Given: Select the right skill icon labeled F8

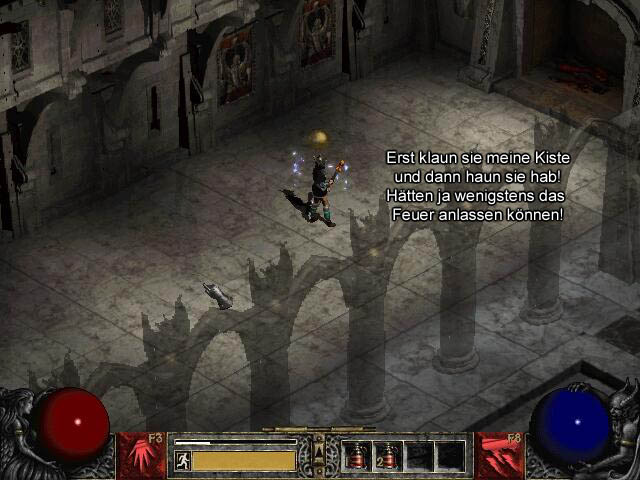Looking at the screenshot, I should pyautogui.click(x=499, y=455).
